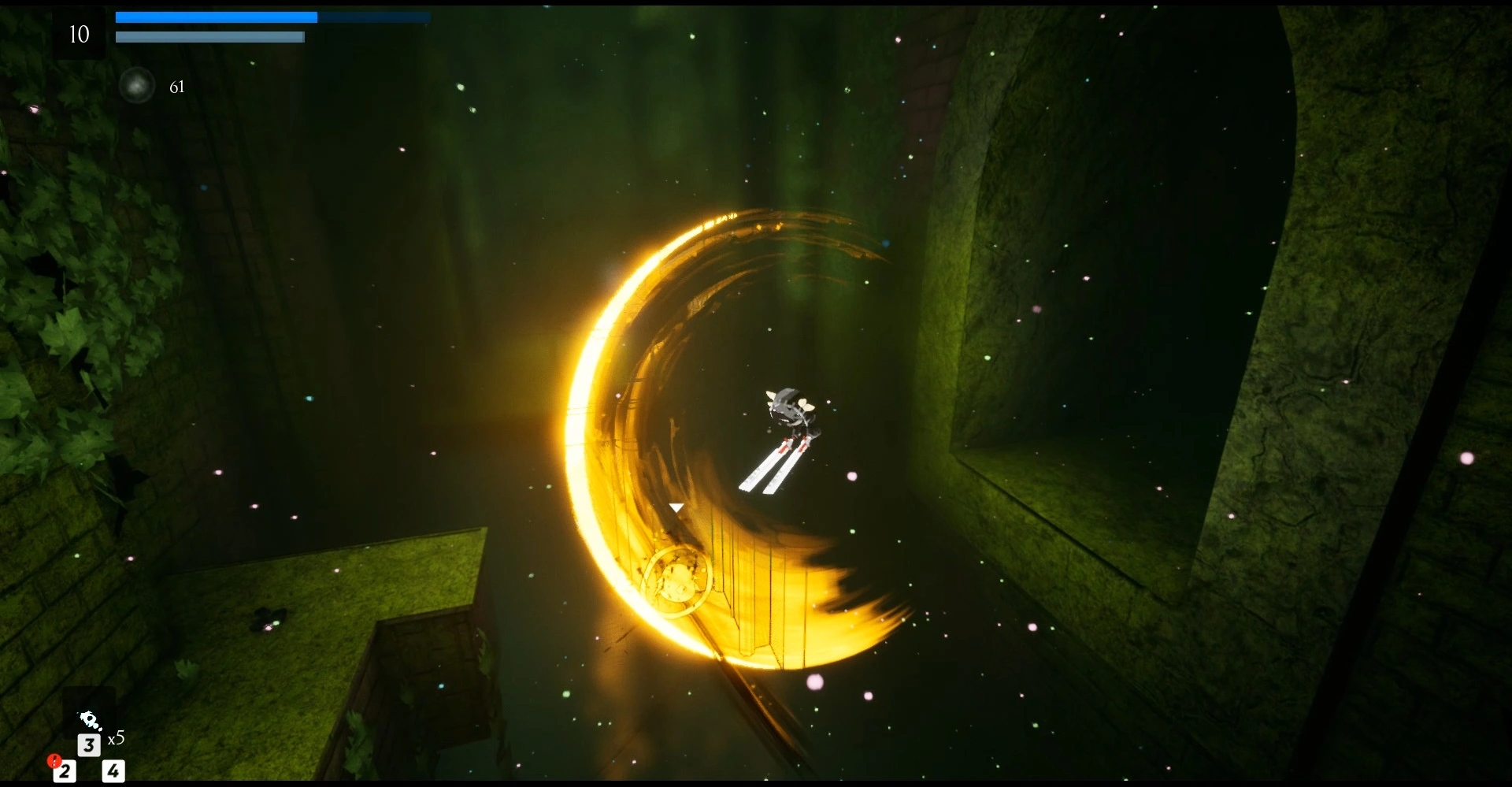Select the white consumable item slot

click(x=90, y=719)
